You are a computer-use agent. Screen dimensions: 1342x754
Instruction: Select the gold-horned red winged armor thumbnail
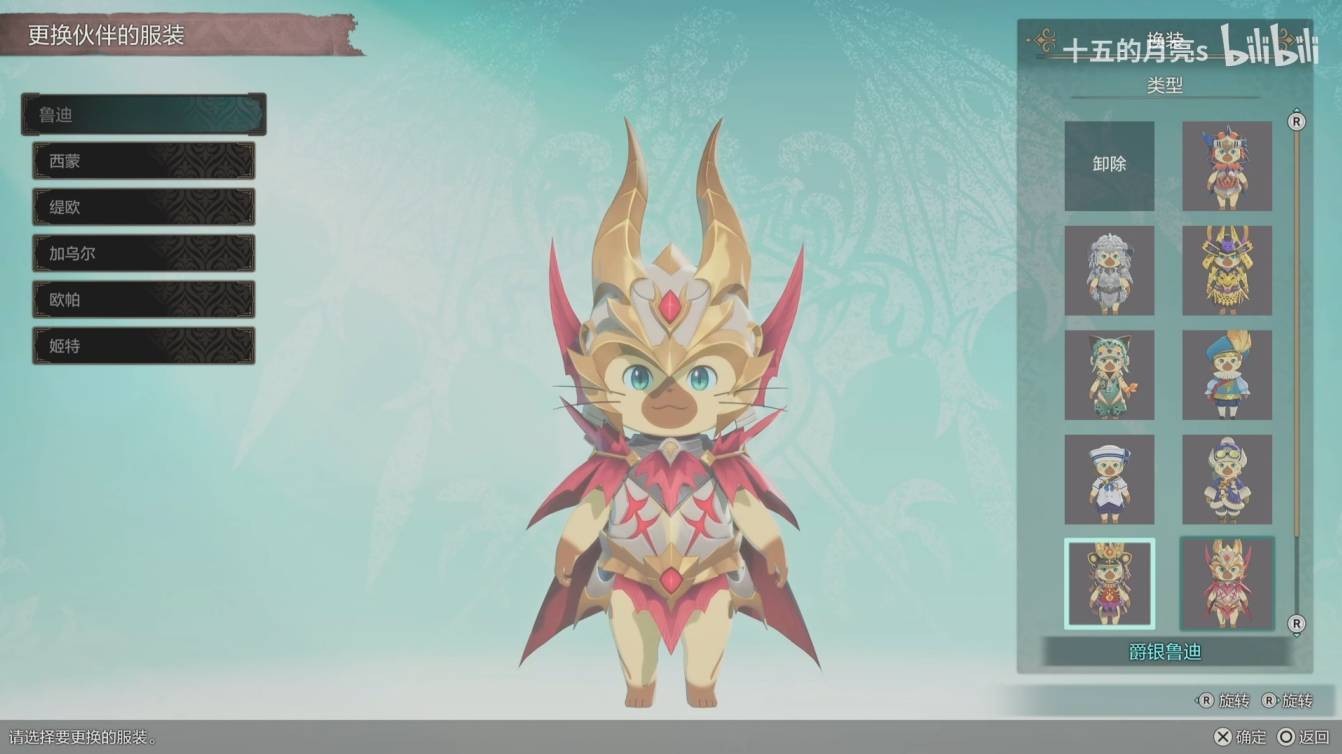pos(1227,584)
